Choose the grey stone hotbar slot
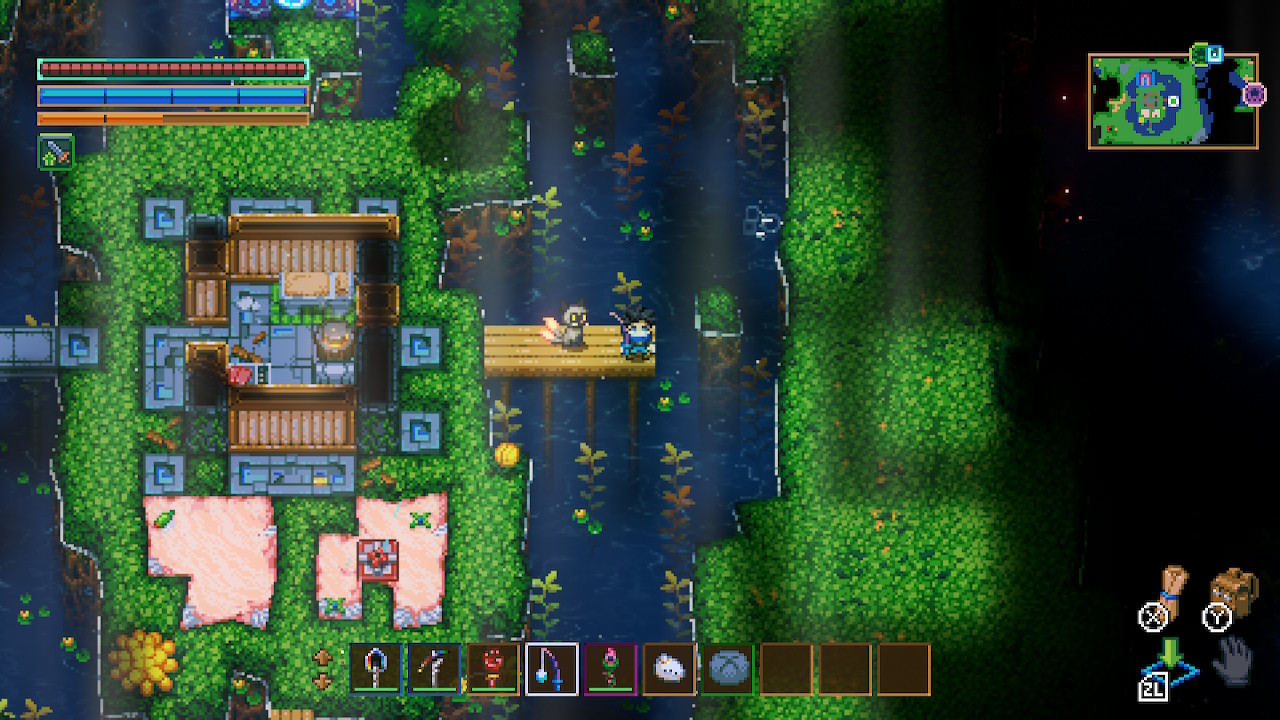This screenshot has height=720, width=1280. (x=727, y=668)
